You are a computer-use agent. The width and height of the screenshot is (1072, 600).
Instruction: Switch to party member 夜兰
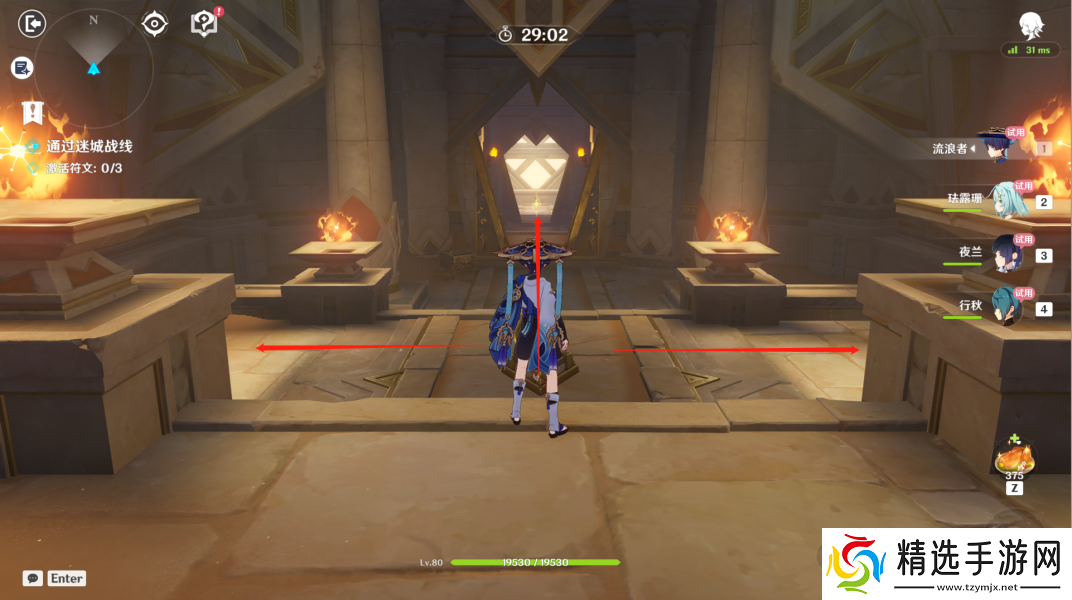tap(1003, 254)
